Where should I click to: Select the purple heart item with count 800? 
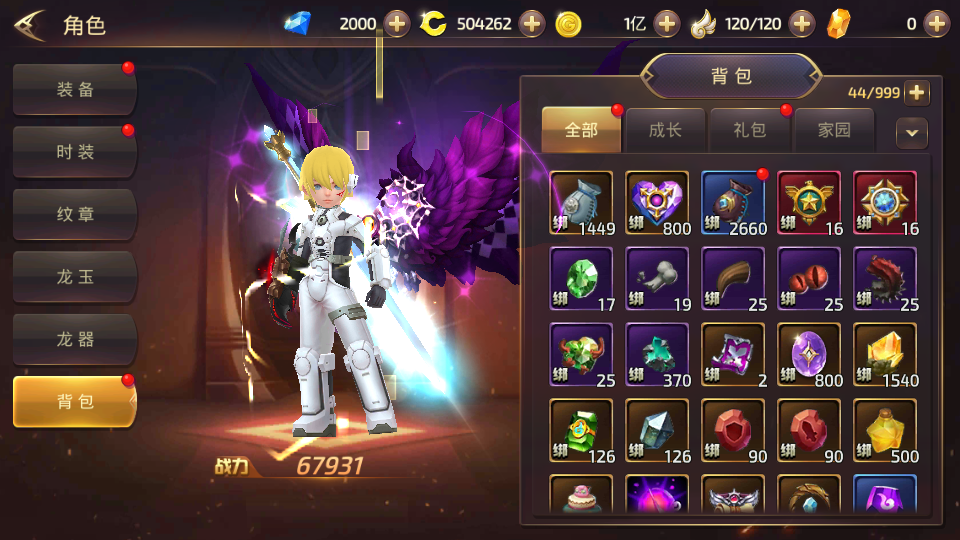[x=658, y=203]
